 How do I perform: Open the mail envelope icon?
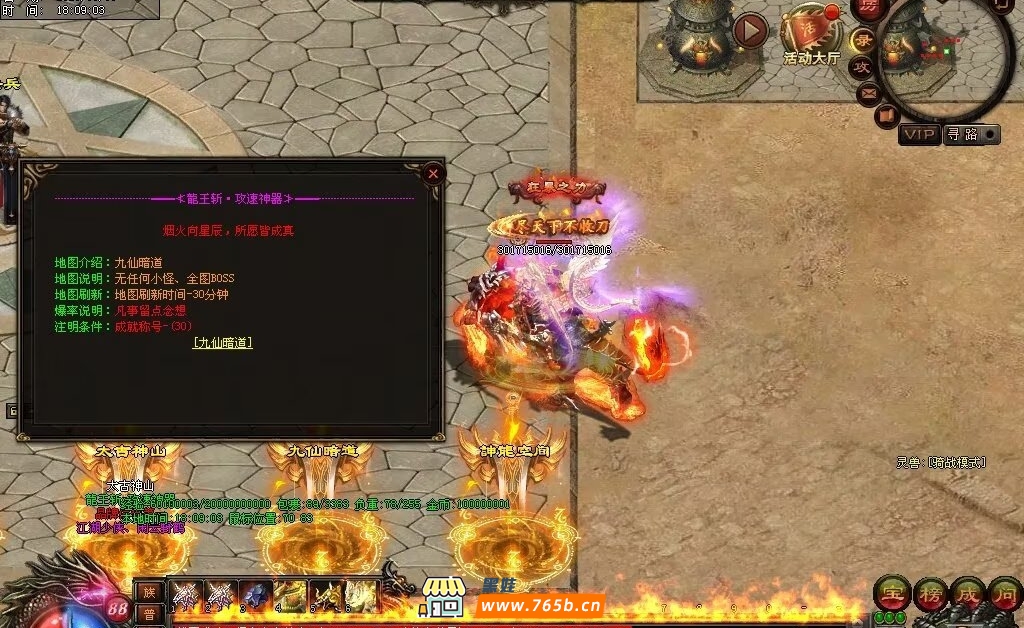pyautogui.click(x=869, y=93)
